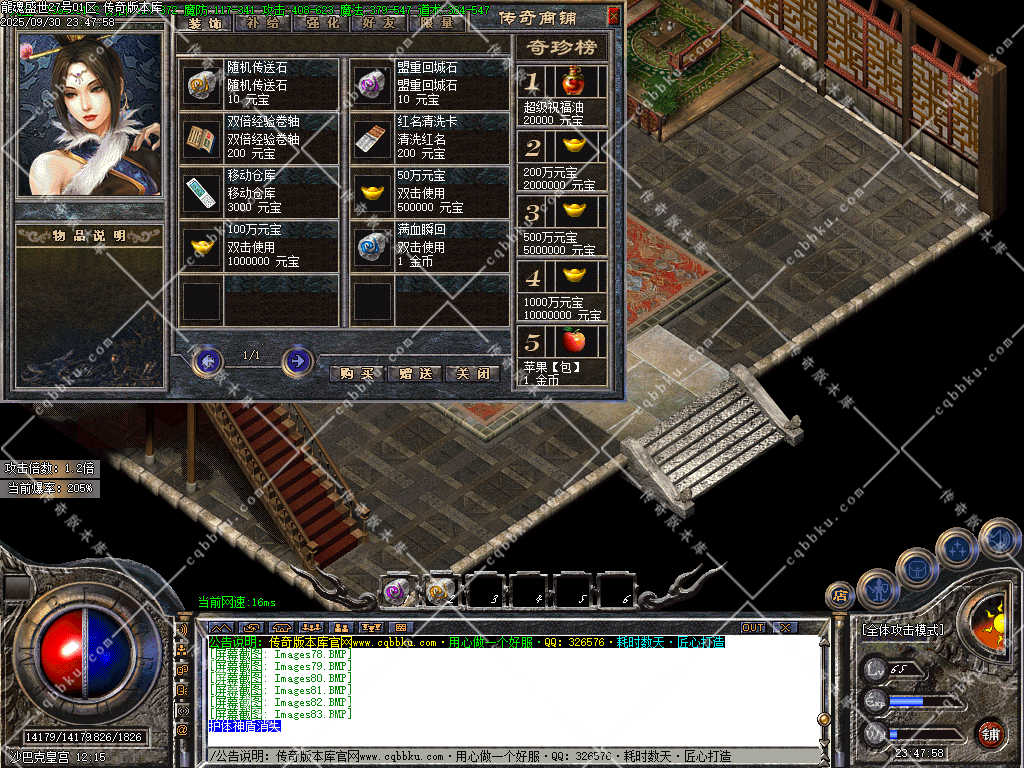Screen dimensions: 1024x768
Task: Click the 购买 buy button
Action: click(356, 373)
